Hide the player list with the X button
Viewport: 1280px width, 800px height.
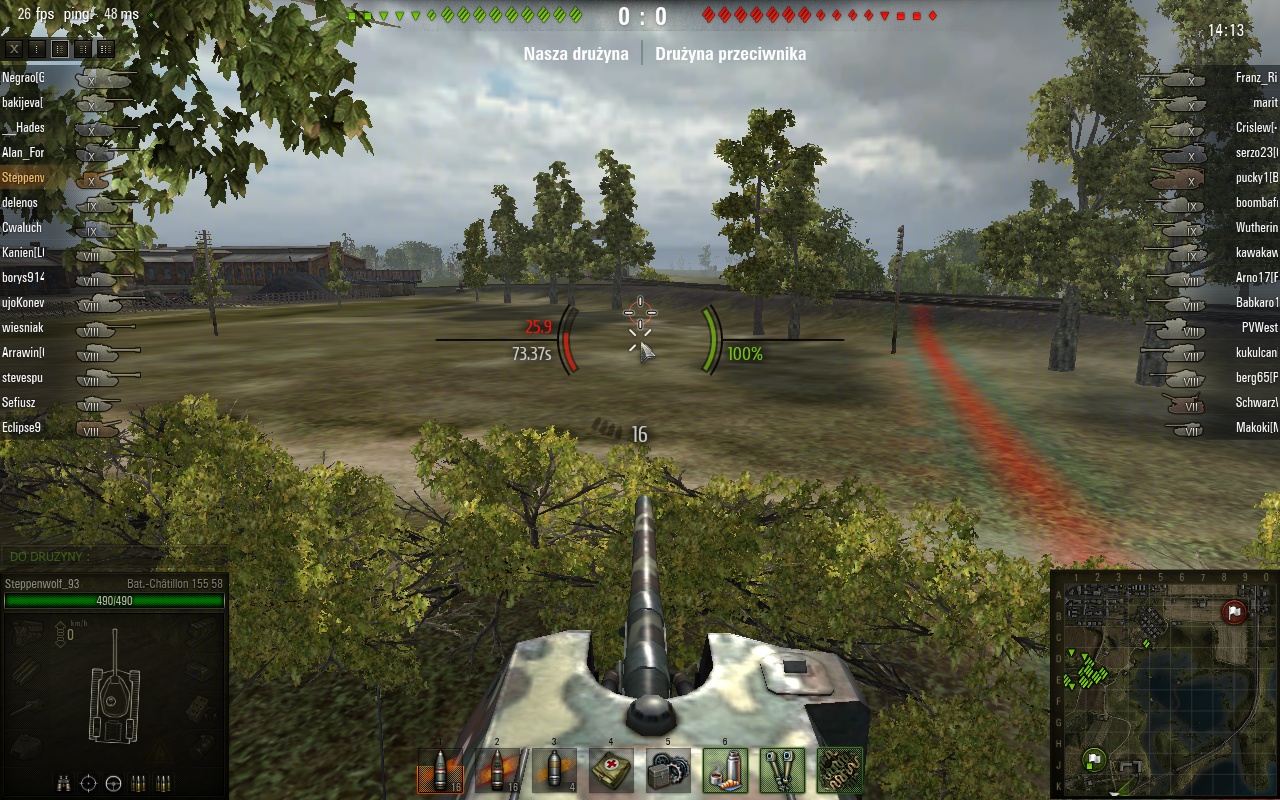pyautogui.click(x=14, y=48)
